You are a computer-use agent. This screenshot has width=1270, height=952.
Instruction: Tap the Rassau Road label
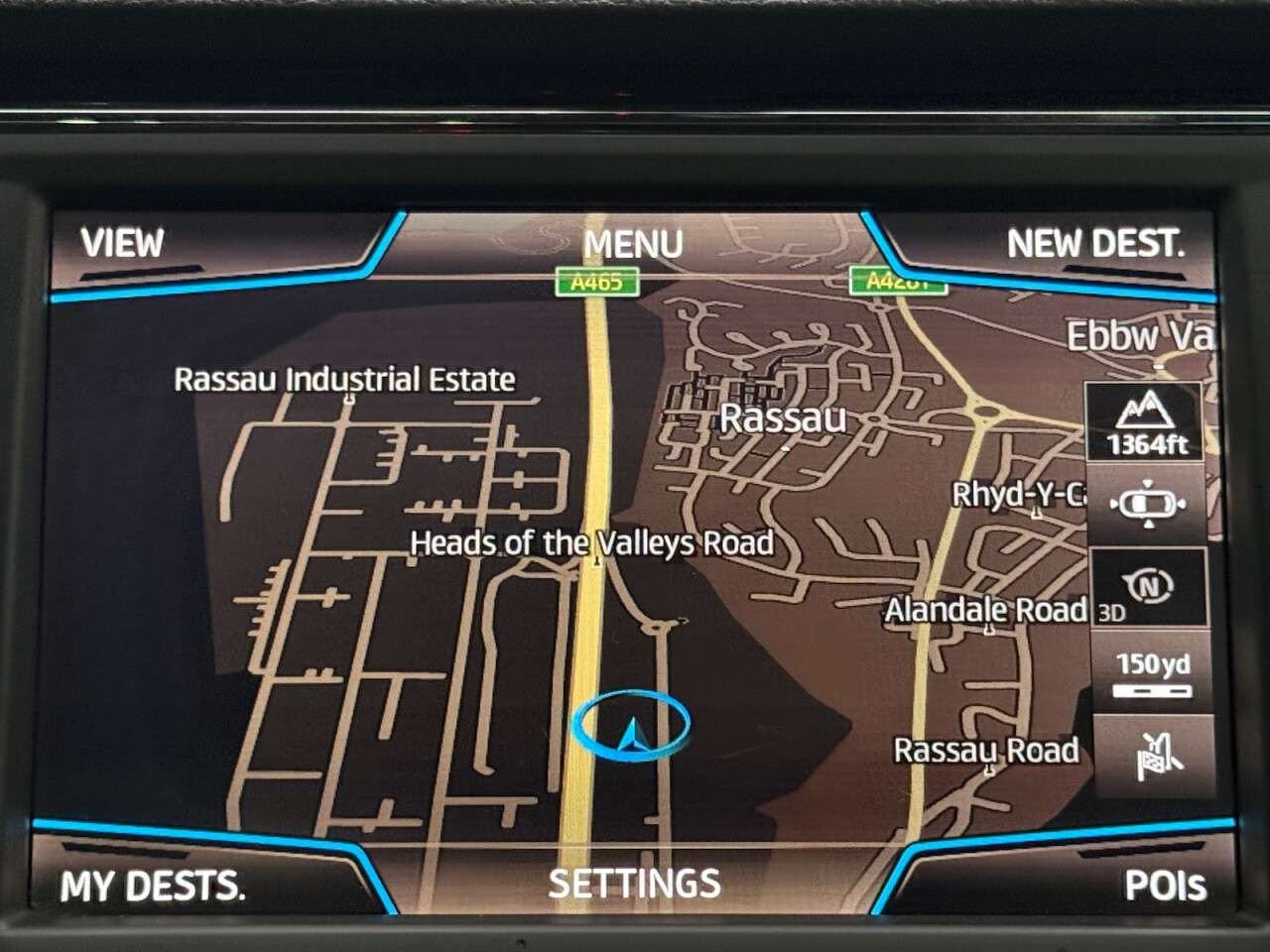(986, 751)
